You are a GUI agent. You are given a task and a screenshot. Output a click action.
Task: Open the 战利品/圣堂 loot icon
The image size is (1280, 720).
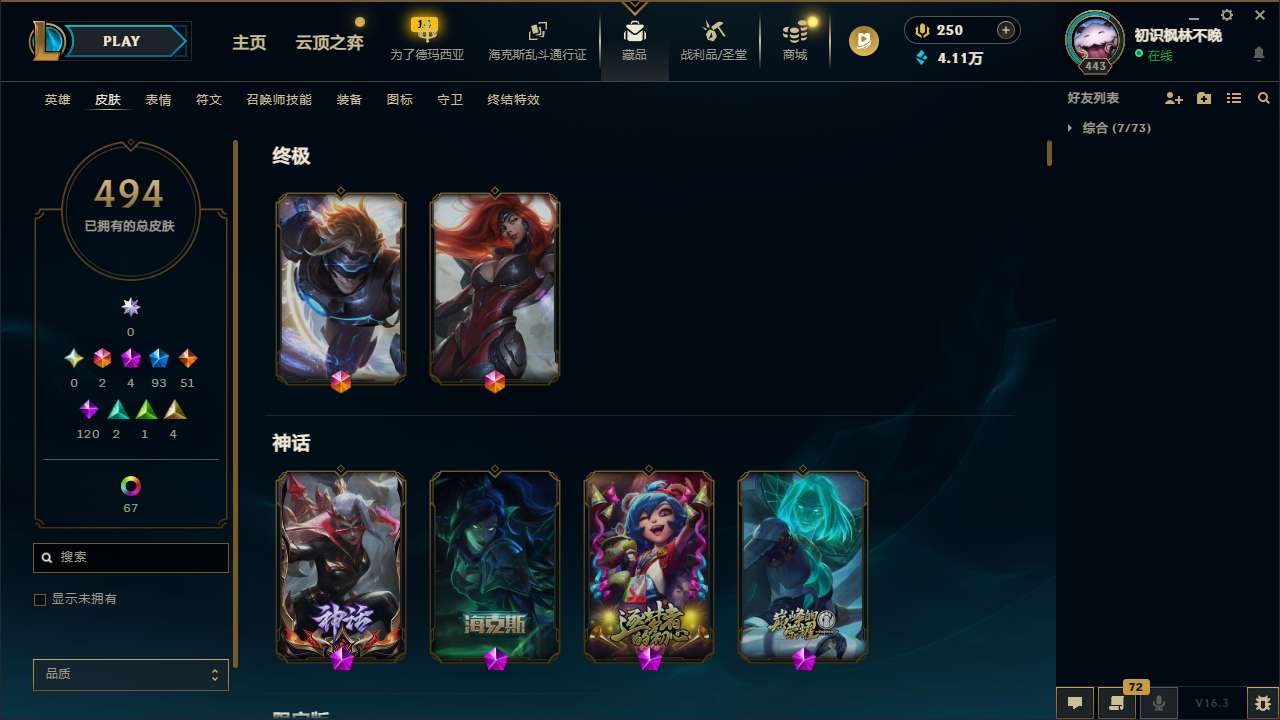[x=713, y=40]
